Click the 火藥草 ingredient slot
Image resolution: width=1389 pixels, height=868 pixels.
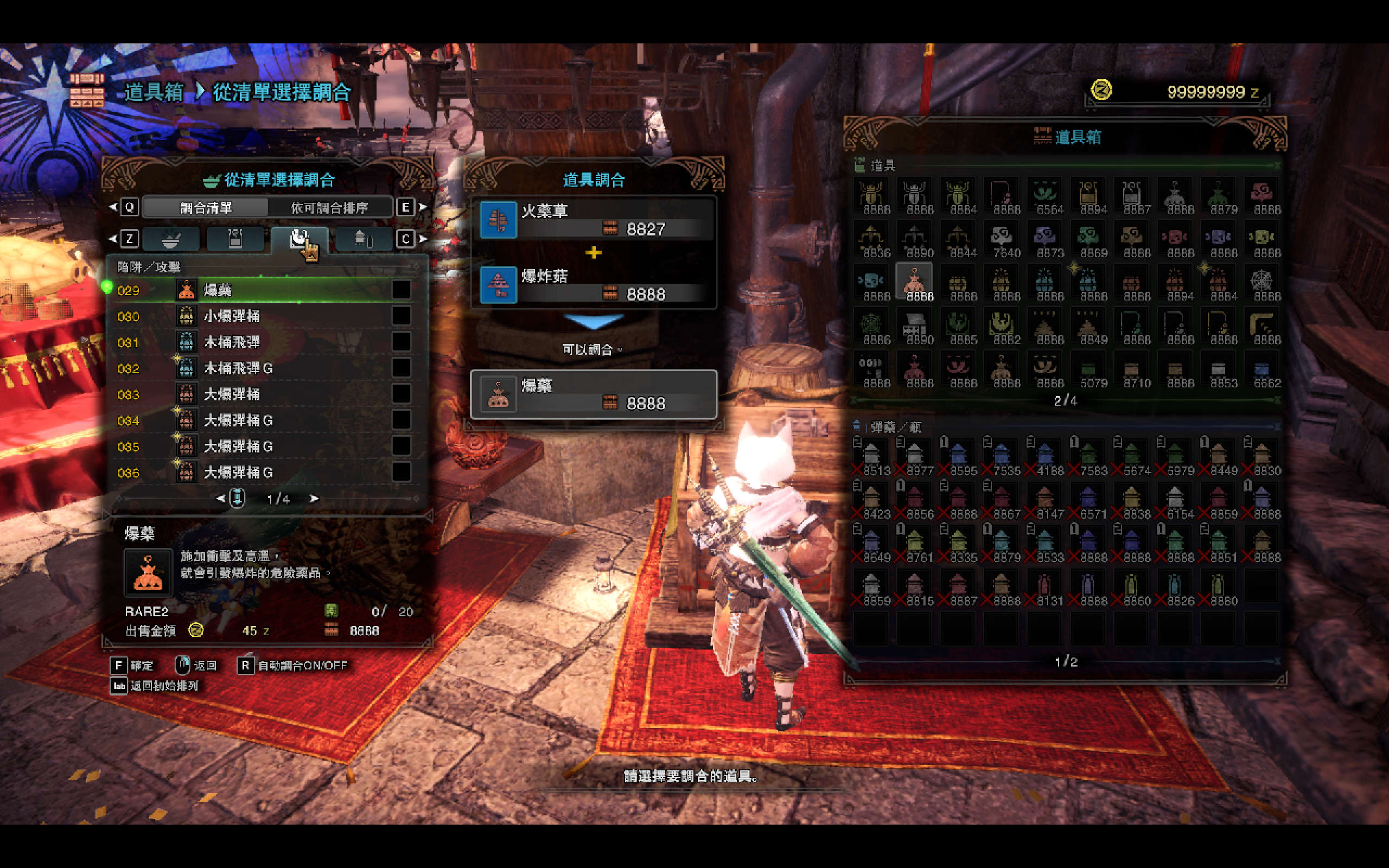(594, 220)
